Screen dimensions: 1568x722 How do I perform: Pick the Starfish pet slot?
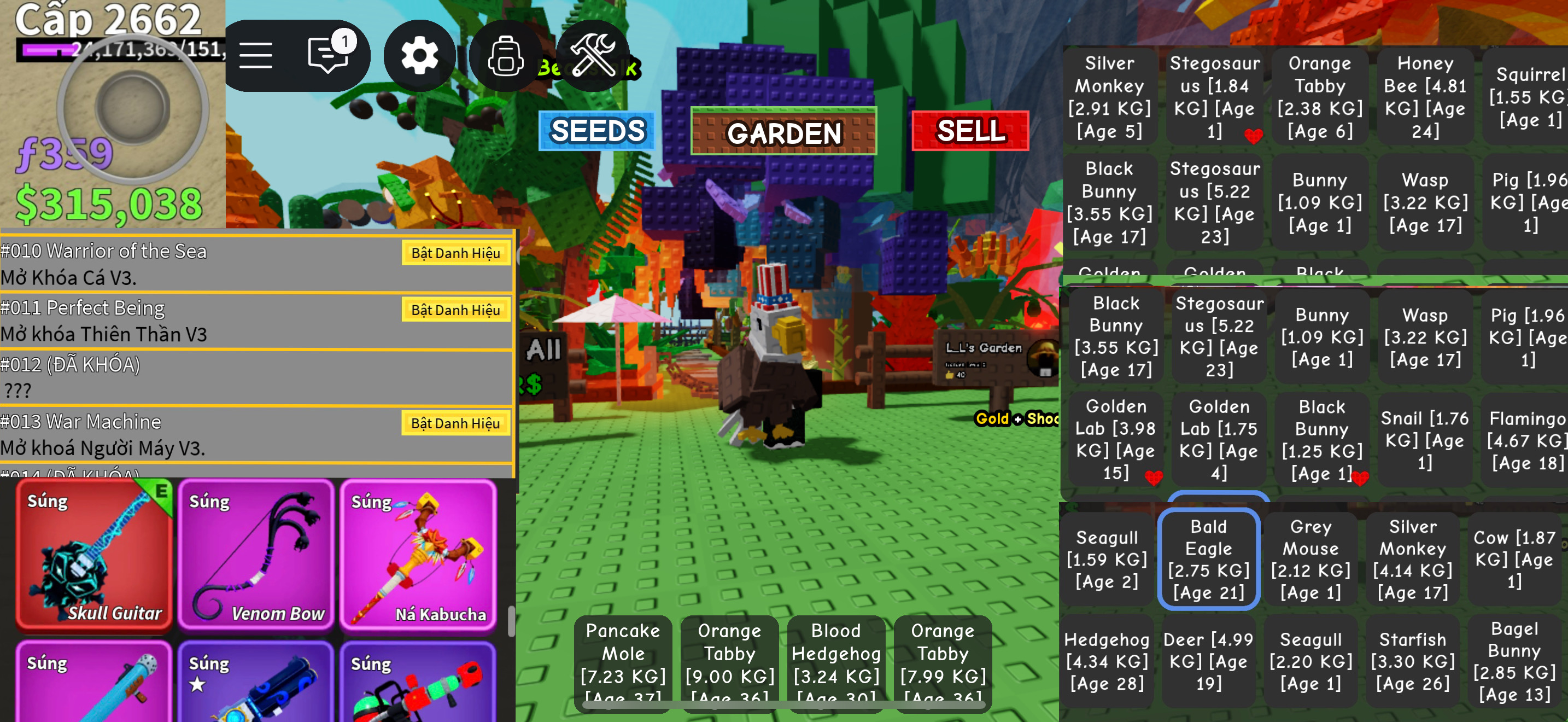[1412, 661]
